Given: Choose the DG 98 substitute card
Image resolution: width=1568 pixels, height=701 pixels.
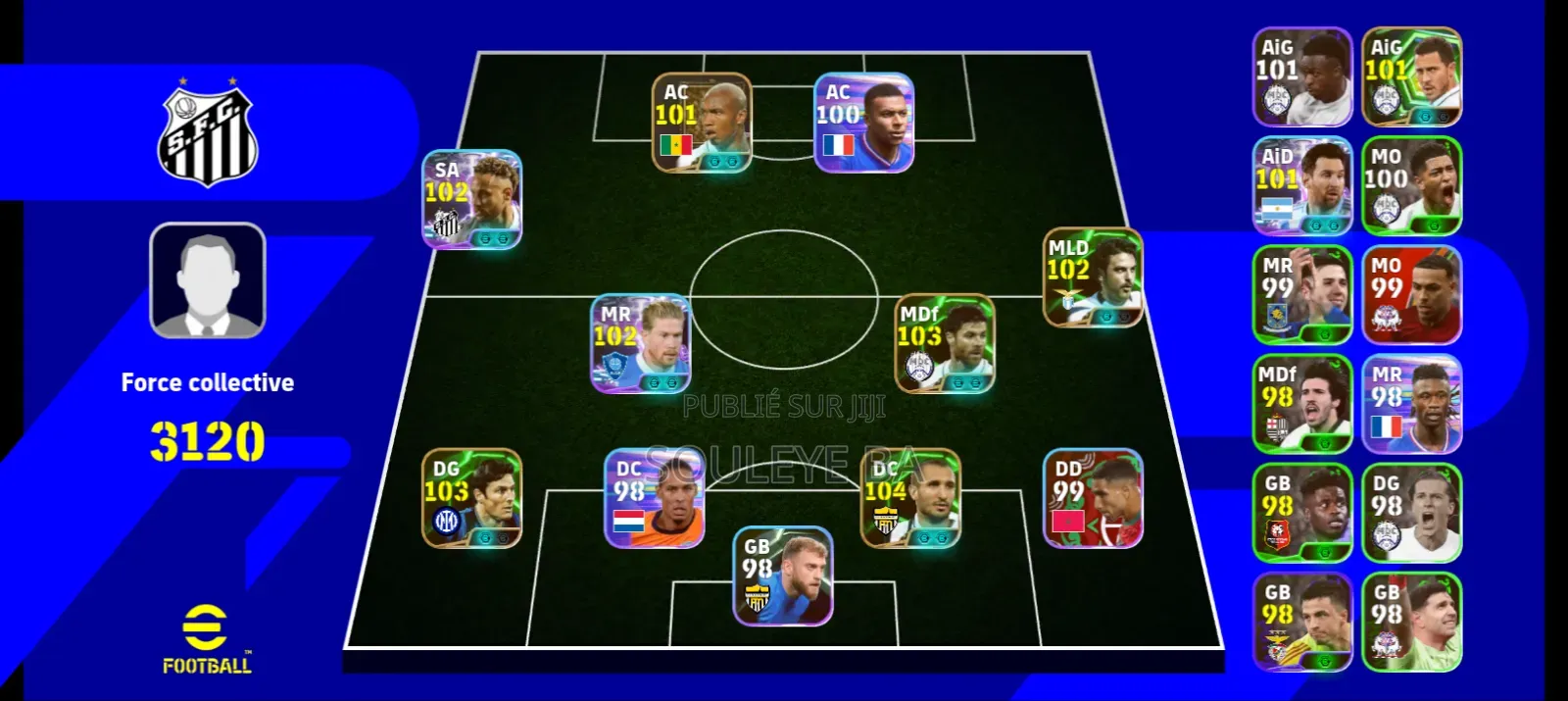Looking at the screenshot, I should click(1411, 513).
